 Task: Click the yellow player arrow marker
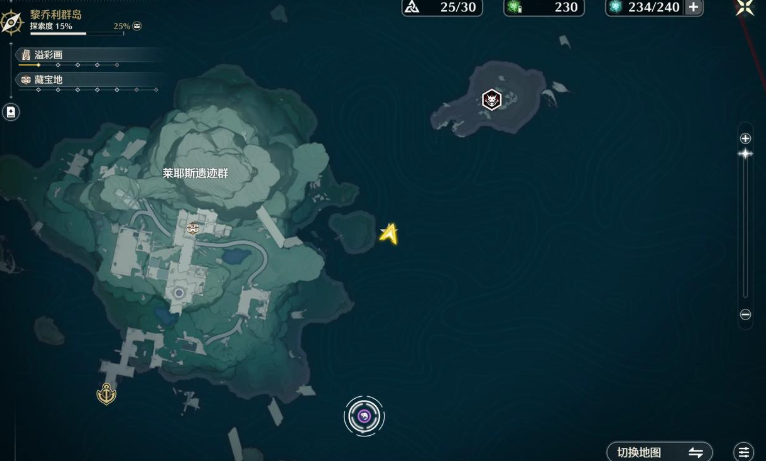tap(389, 234)
